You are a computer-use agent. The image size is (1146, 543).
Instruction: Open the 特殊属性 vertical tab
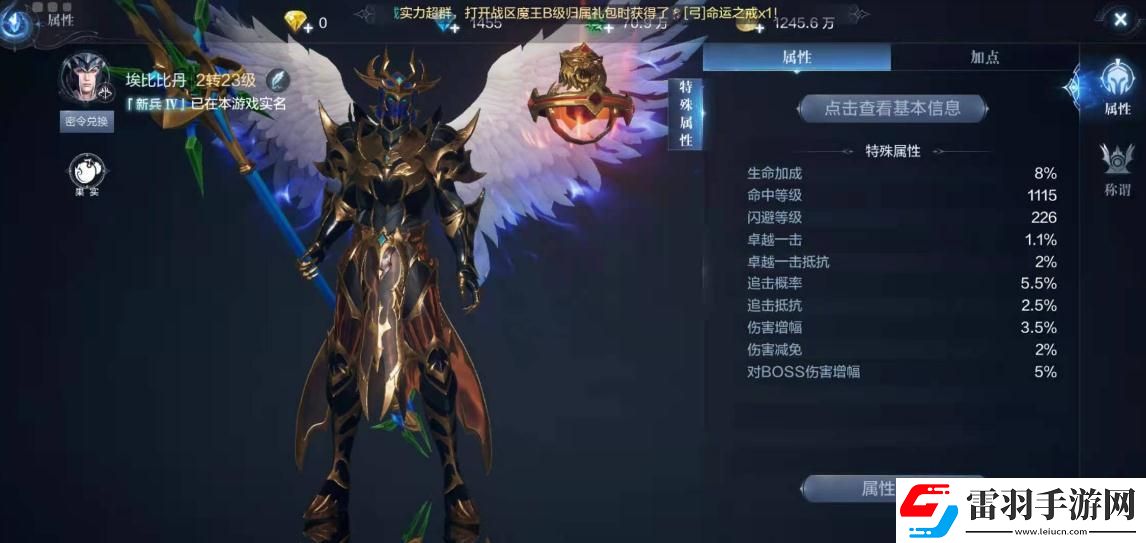point(686,113)
